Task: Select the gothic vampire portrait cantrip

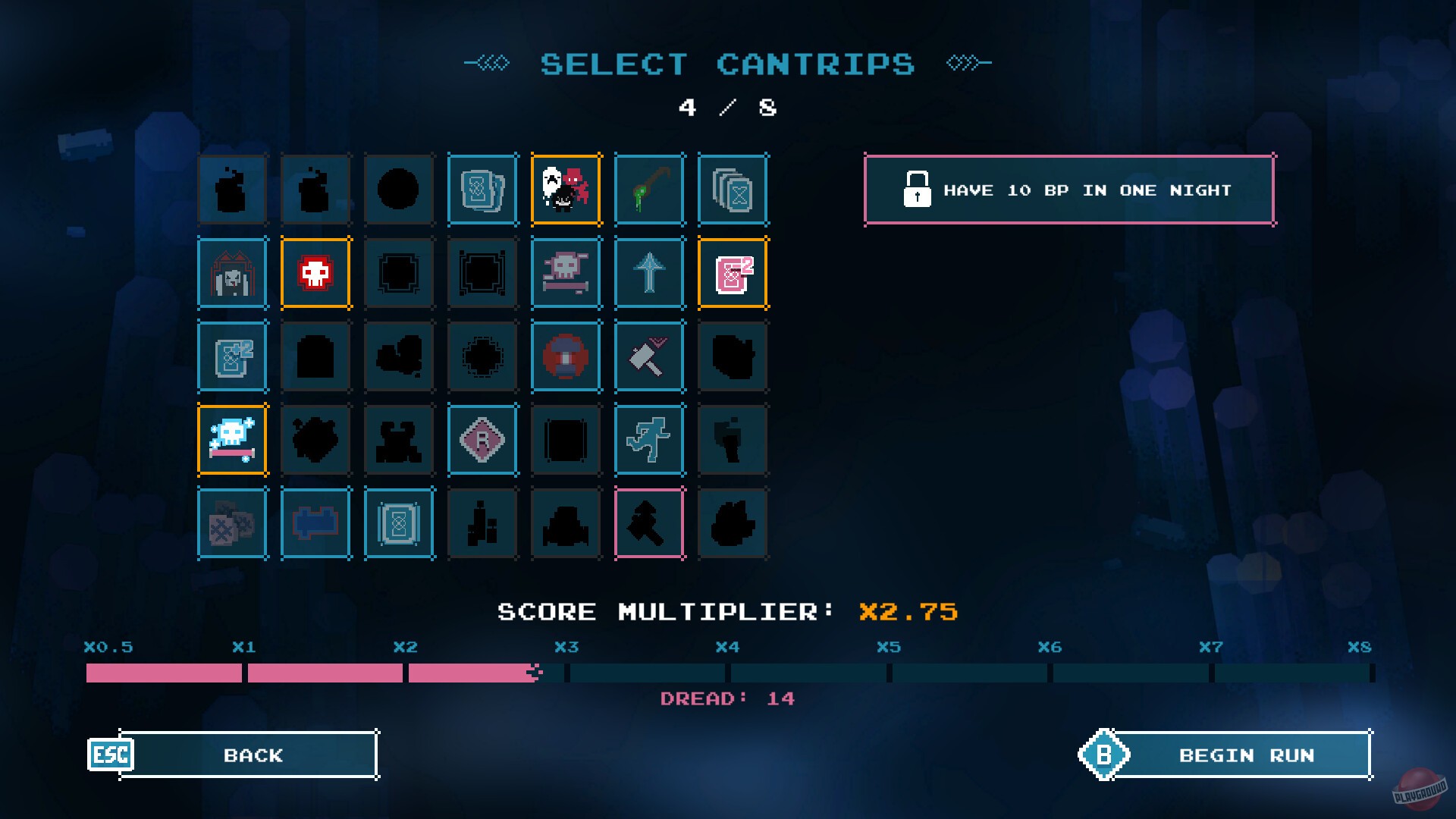Action: click(x=233, y=274)
